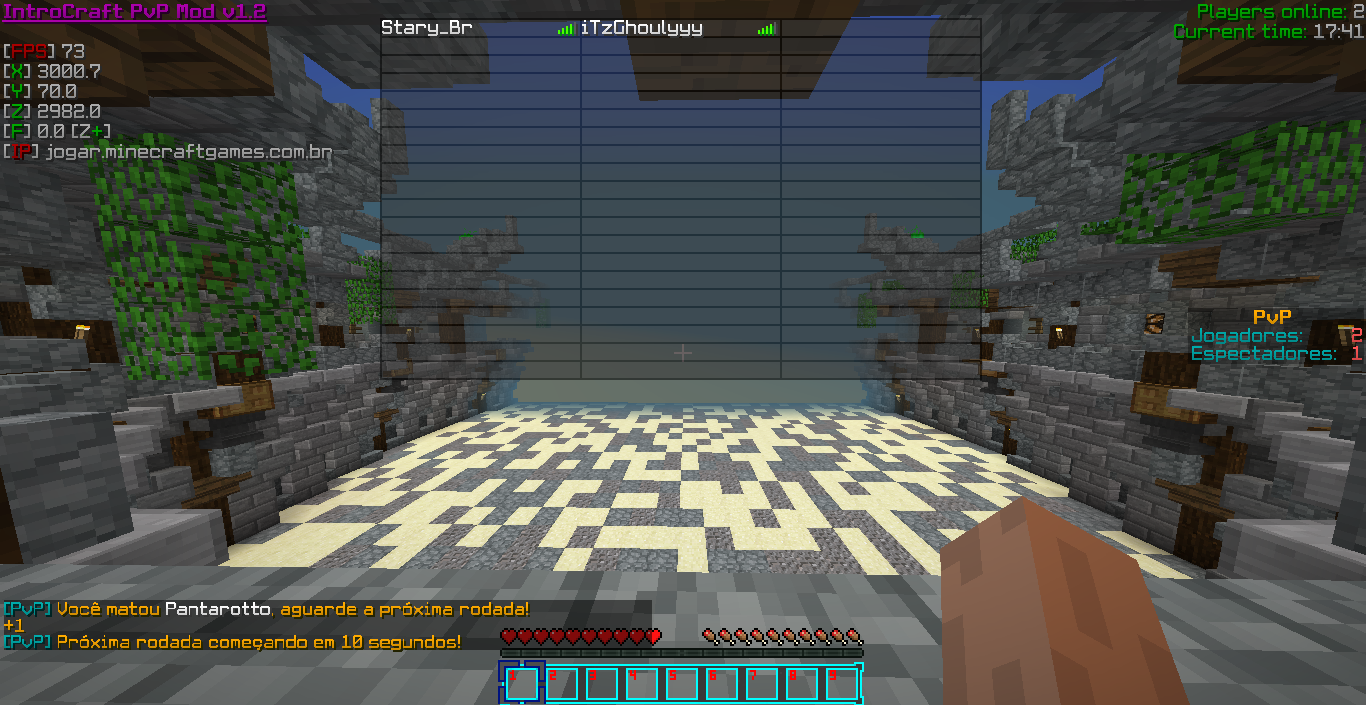The height and width of the screenshot is (705, 1366).
Task: Pick hotbar slot 3
Action: tap(601, 684)
